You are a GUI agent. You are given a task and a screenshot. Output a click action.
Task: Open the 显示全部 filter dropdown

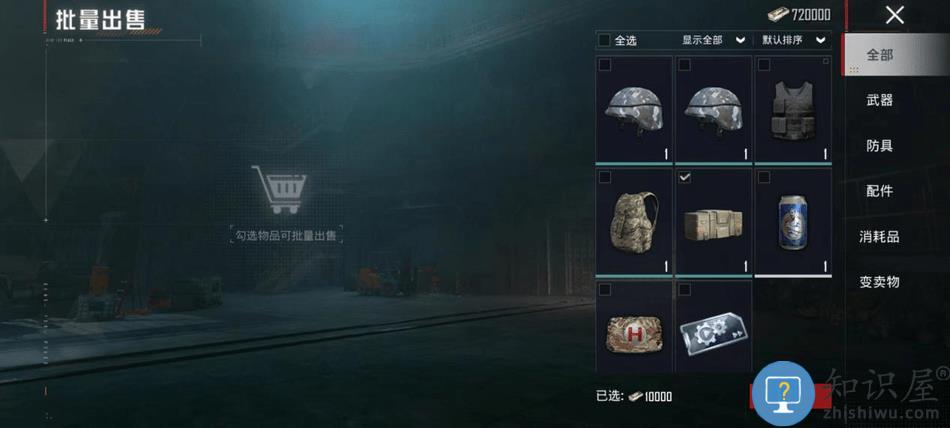(714, 40)
